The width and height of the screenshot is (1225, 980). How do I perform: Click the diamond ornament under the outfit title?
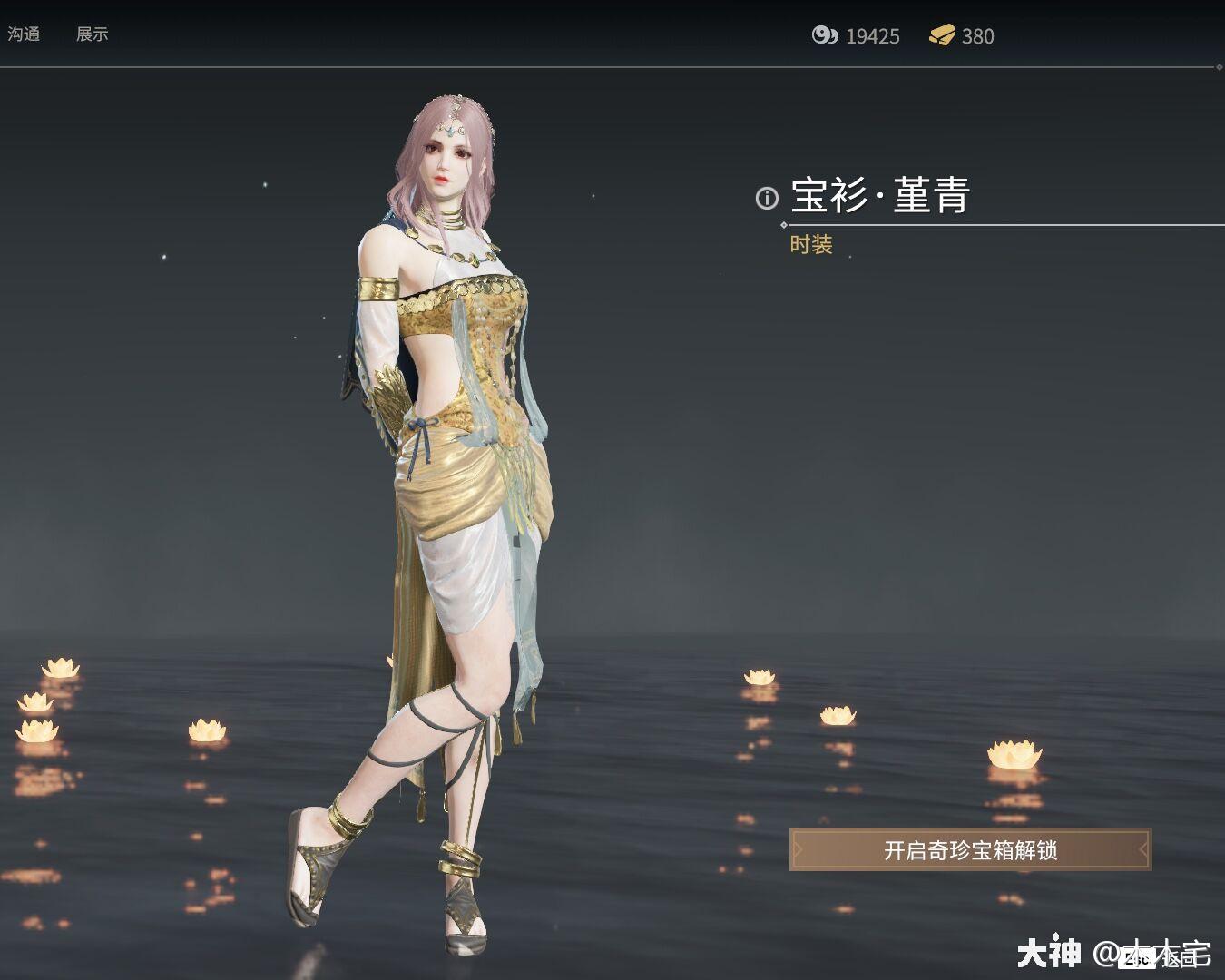click(x=784, y=224)
